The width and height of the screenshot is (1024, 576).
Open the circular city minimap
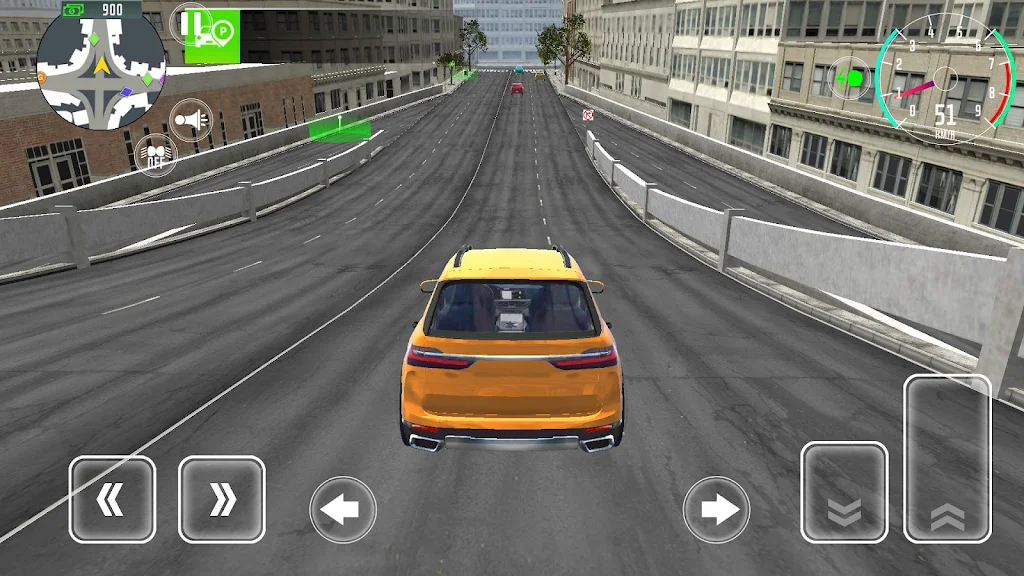[x=101, y=67]
